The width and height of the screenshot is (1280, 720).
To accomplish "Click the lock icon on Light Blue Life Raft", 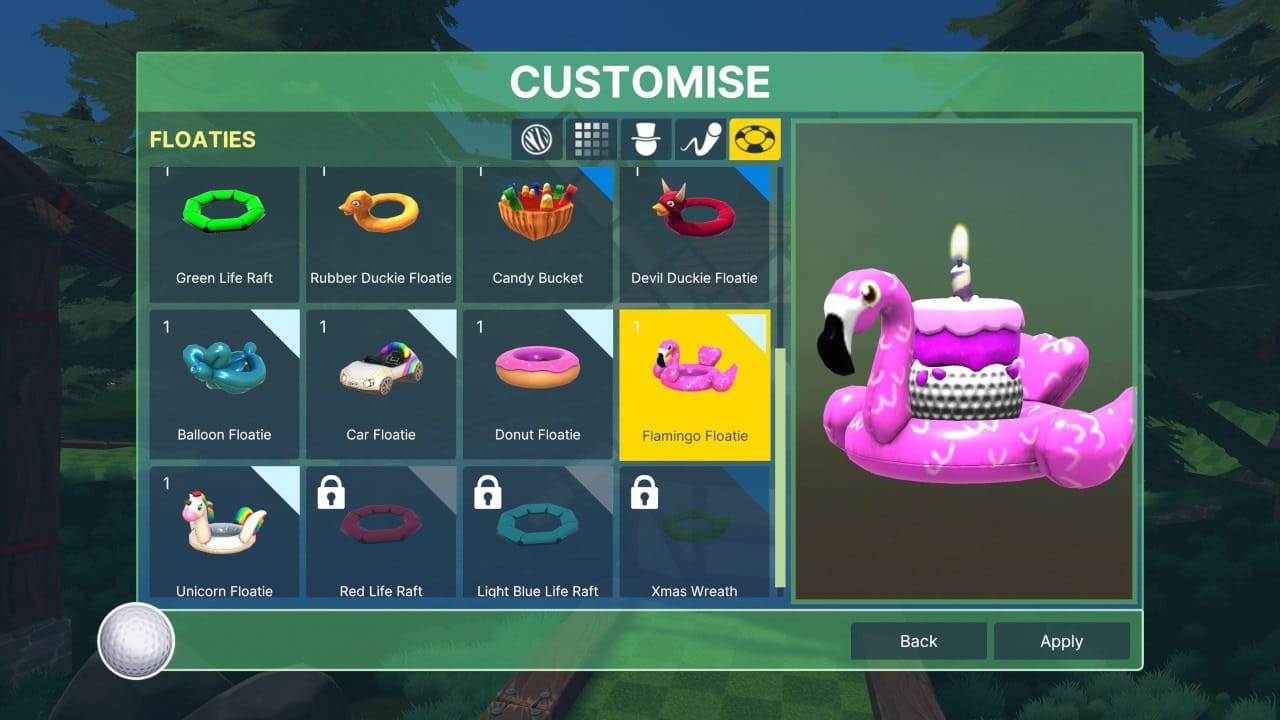I will pyautogui.click(x=487, y=493).
